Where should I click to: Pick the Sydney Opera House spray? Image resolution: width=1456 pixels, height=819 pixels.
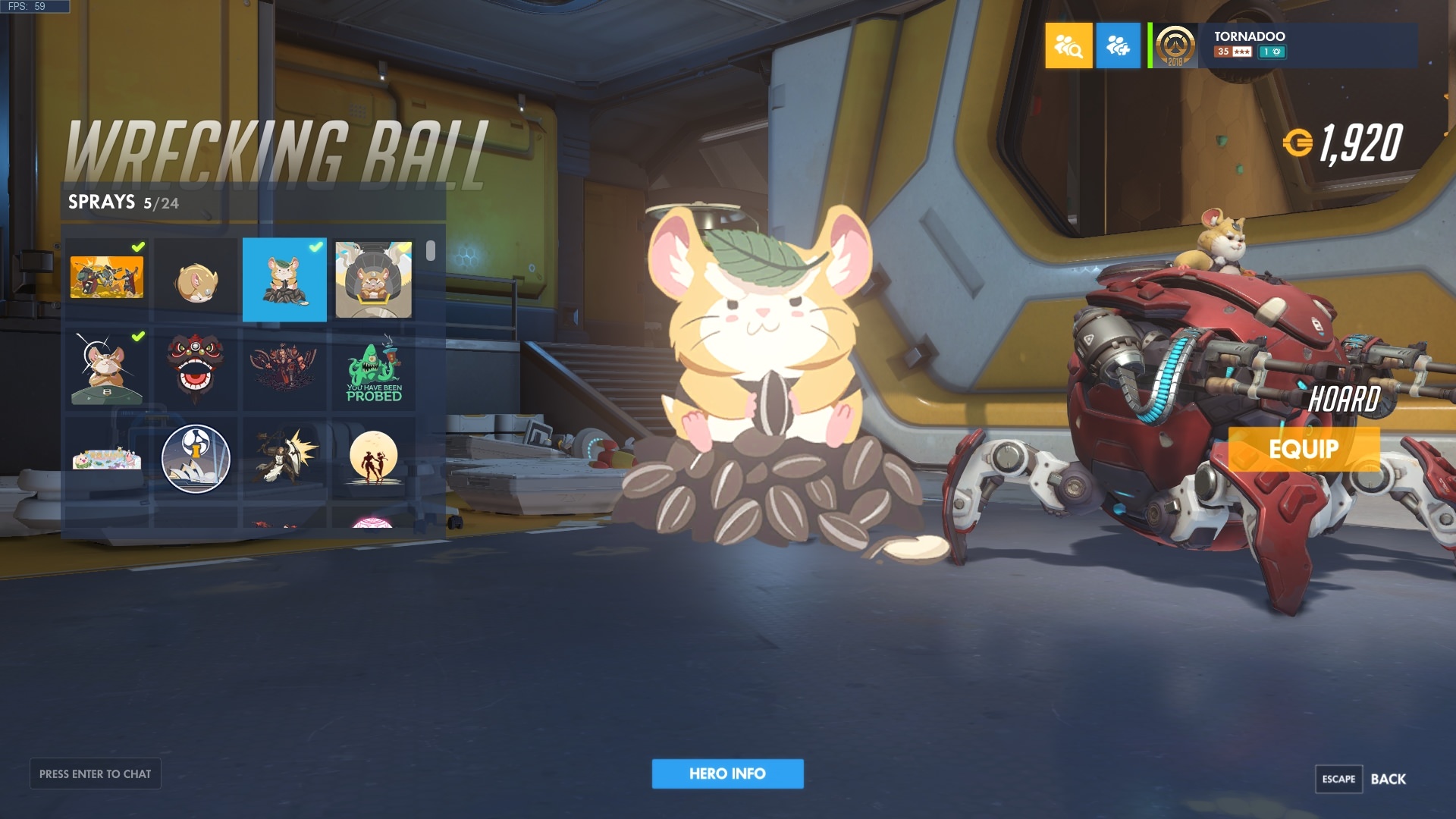click(x=196, y=459)
